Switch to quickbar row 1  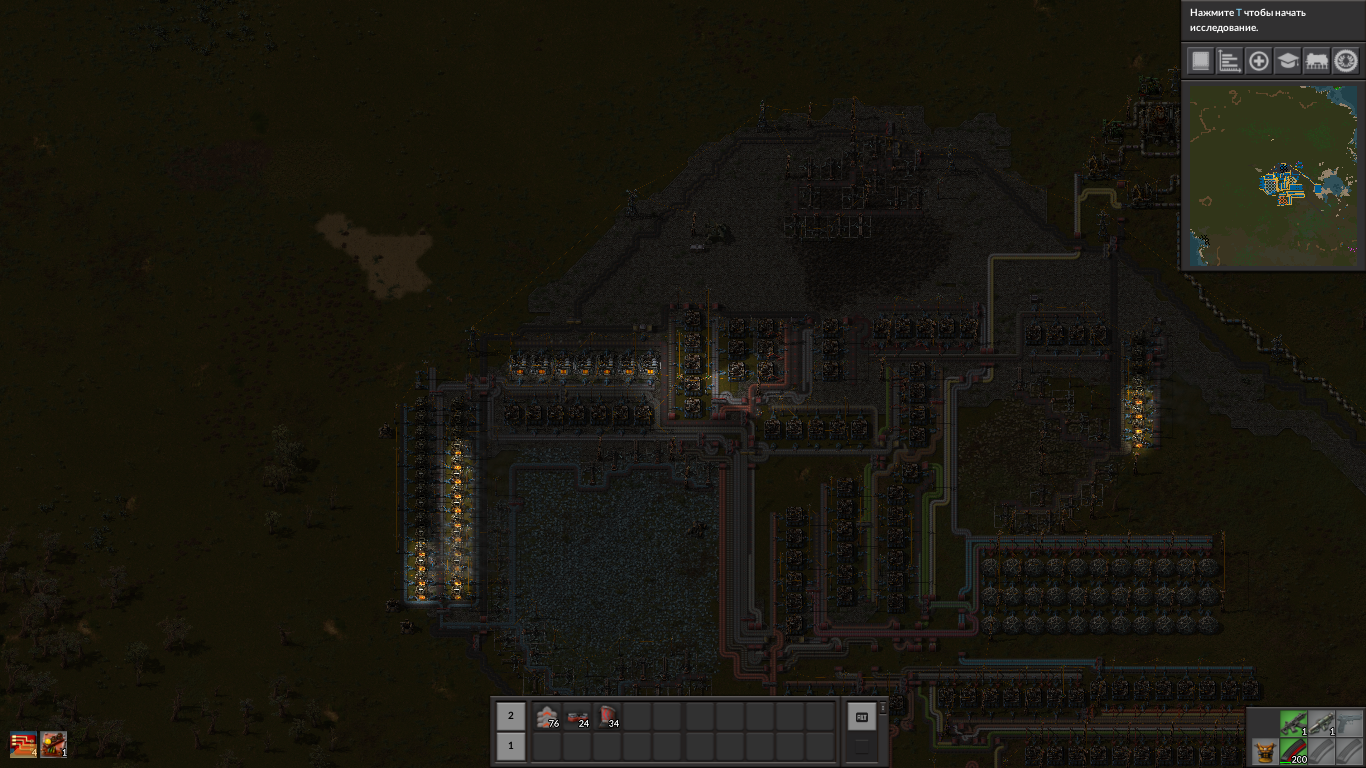(x=511, y=746)
